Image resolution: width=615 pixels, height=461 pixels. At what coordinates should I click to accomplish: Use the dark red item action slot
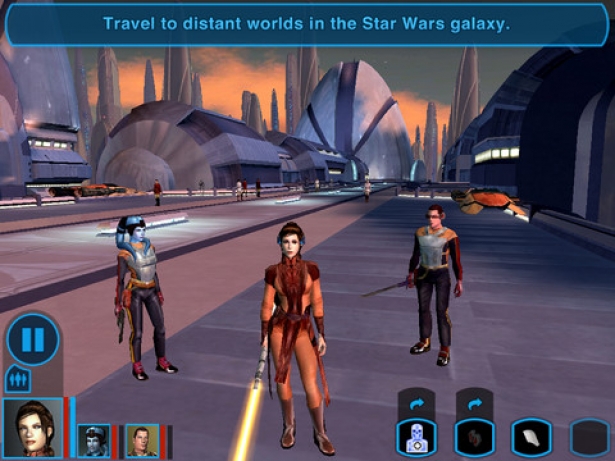tap(474, 437)
